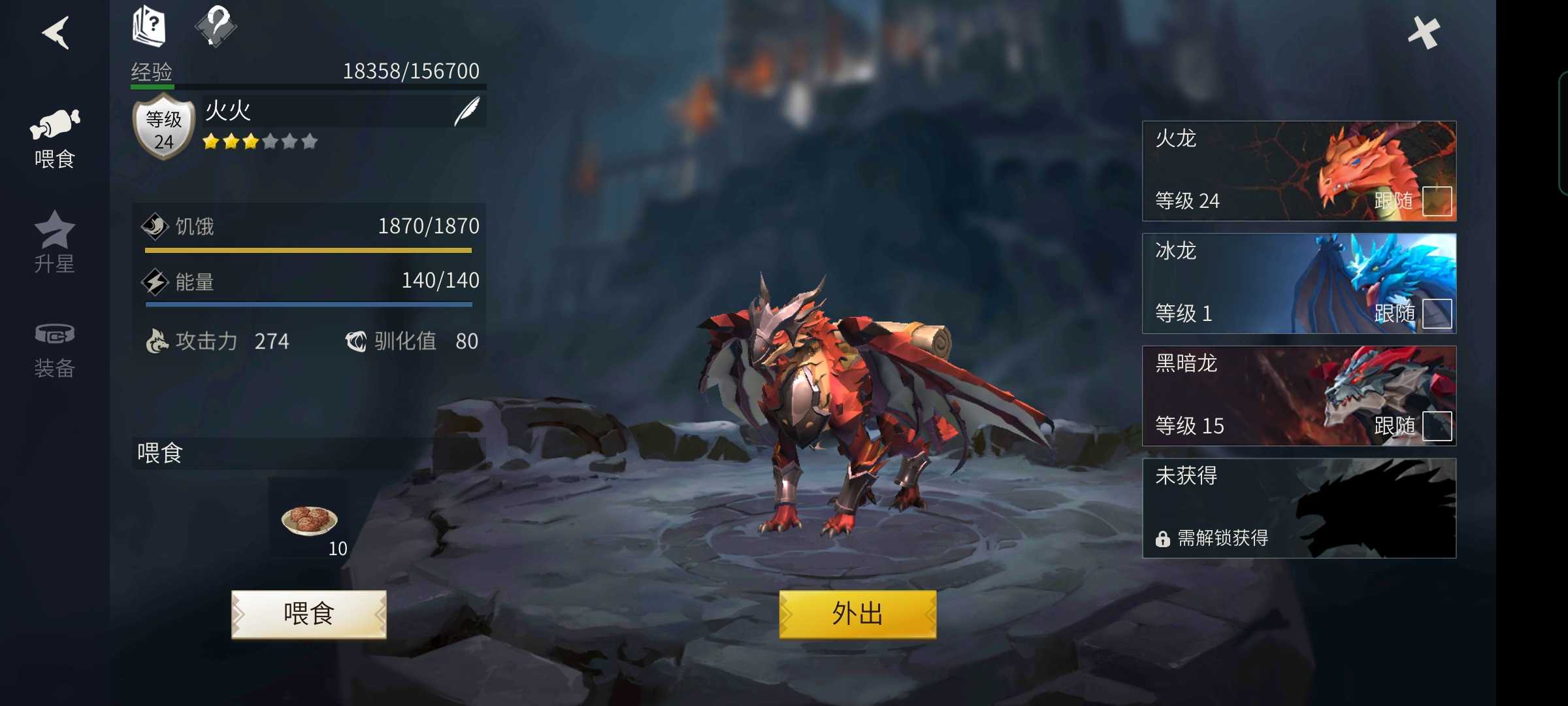This screenshot has width=1568, height=706.
Task: Toggle 跟随 follow checkbox for 黑暗龙
Action: pos(1437,426)
